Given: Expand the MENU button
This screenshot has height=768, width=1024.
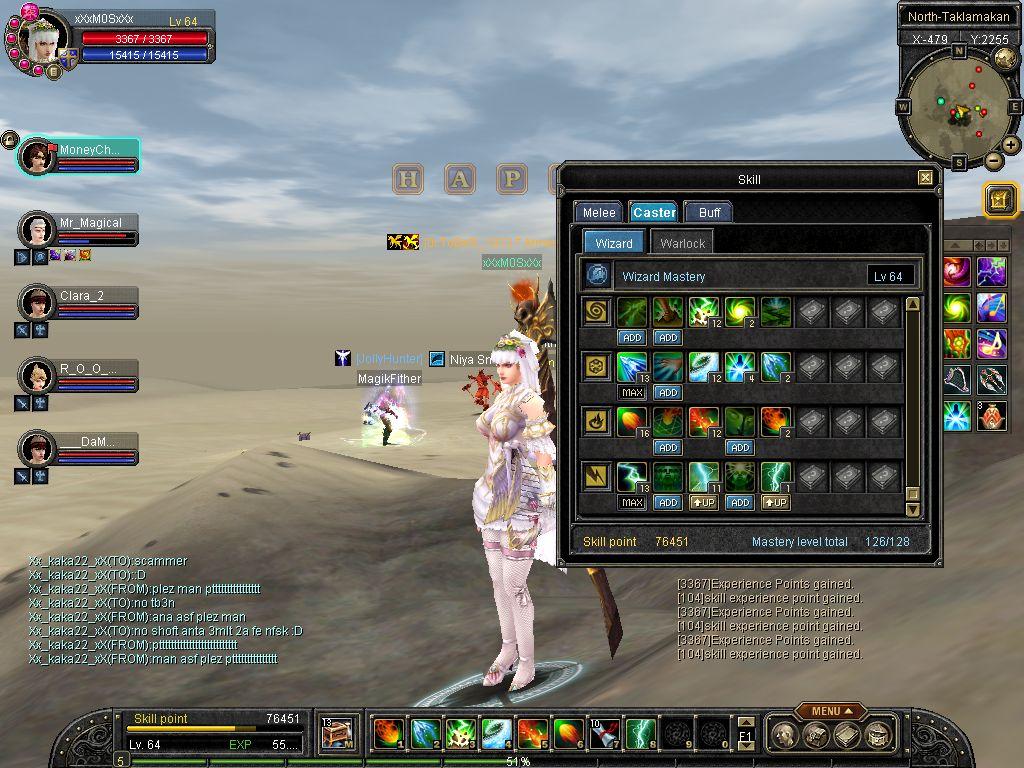Looking at the screenshot, I should (831, 711).
